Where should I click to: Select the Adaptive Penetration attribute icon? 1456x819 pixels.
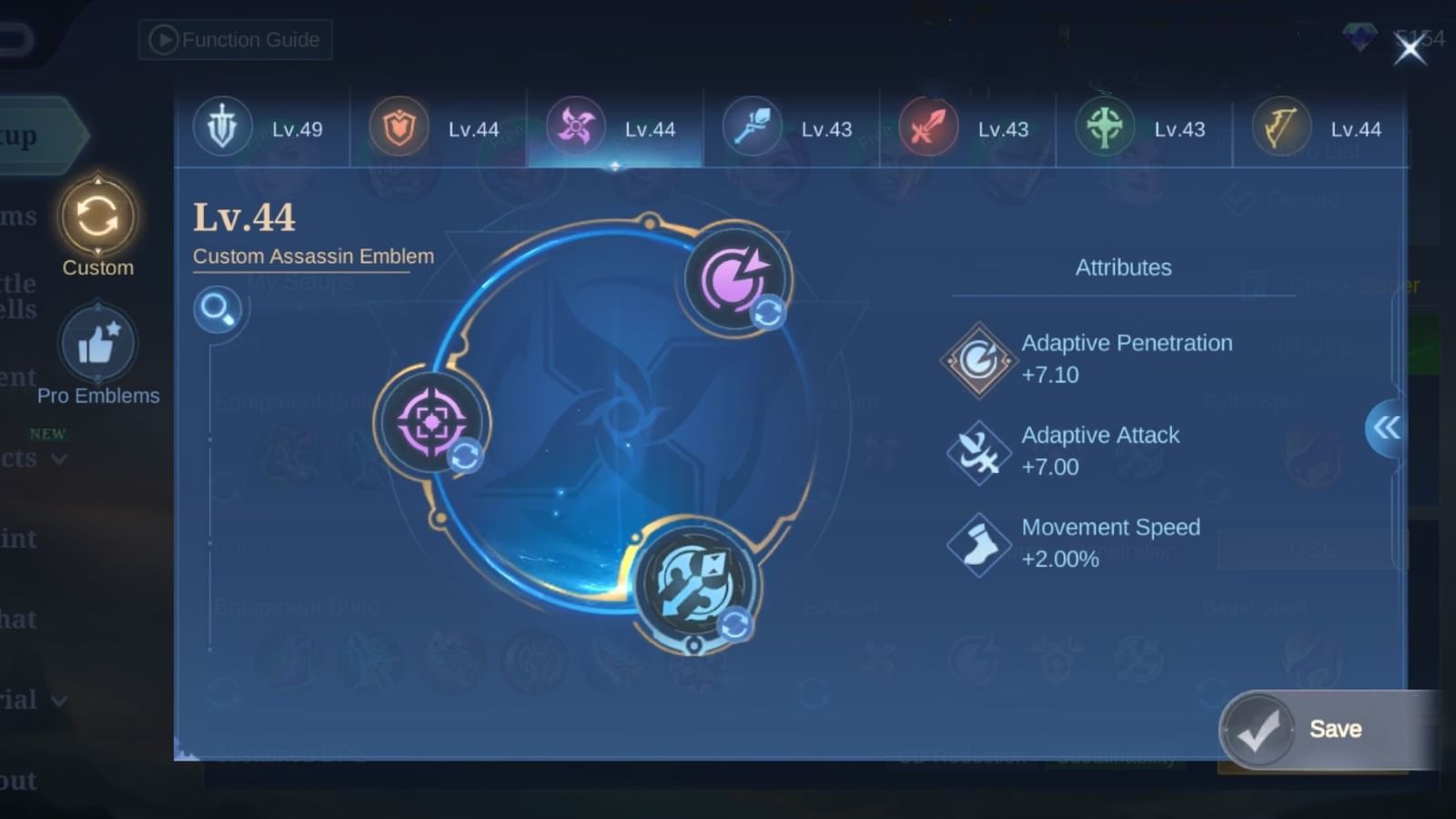pos(977,359)
